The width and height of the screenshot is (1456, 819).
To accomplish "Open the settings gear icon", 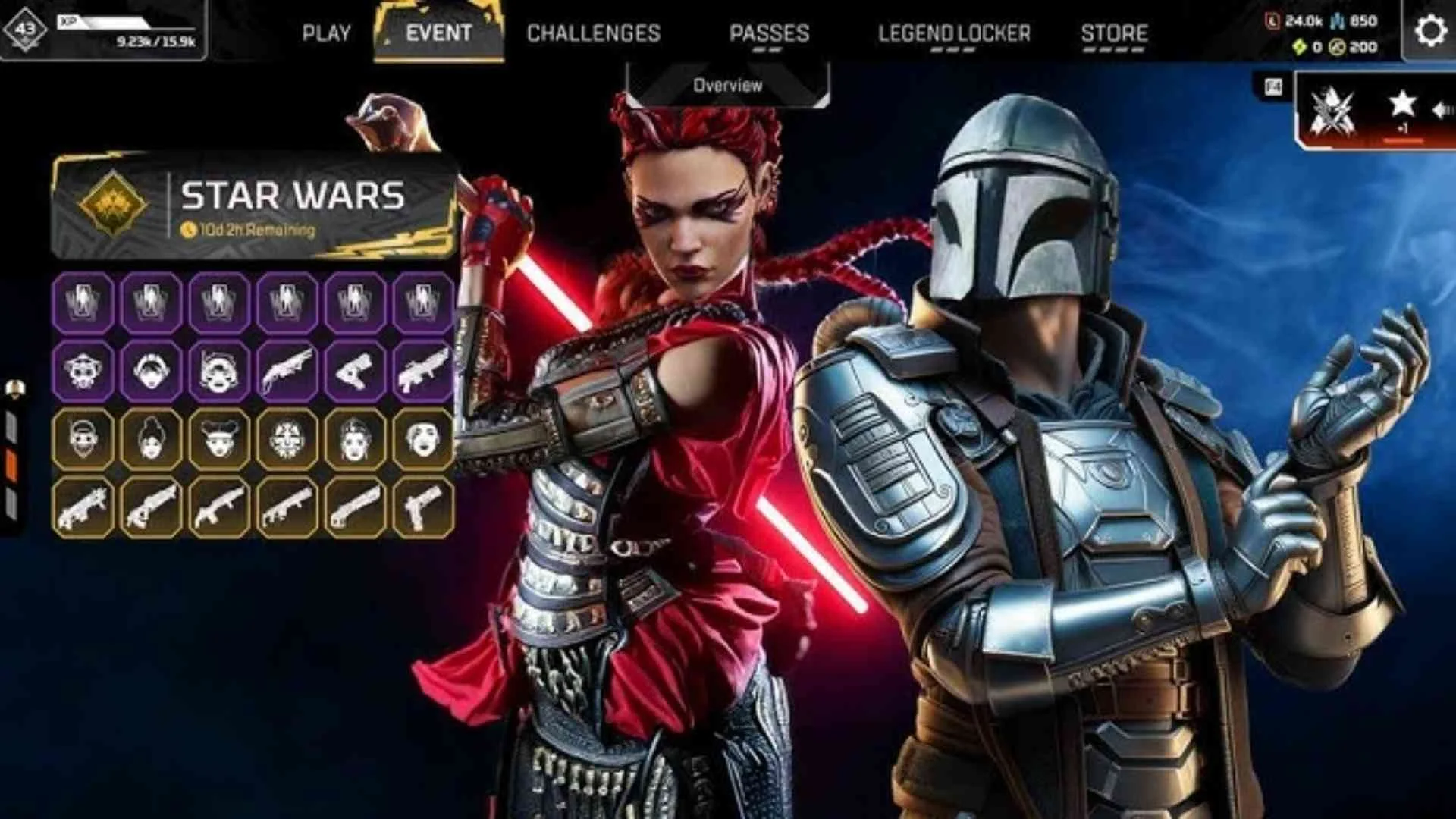I will 1429,32.
